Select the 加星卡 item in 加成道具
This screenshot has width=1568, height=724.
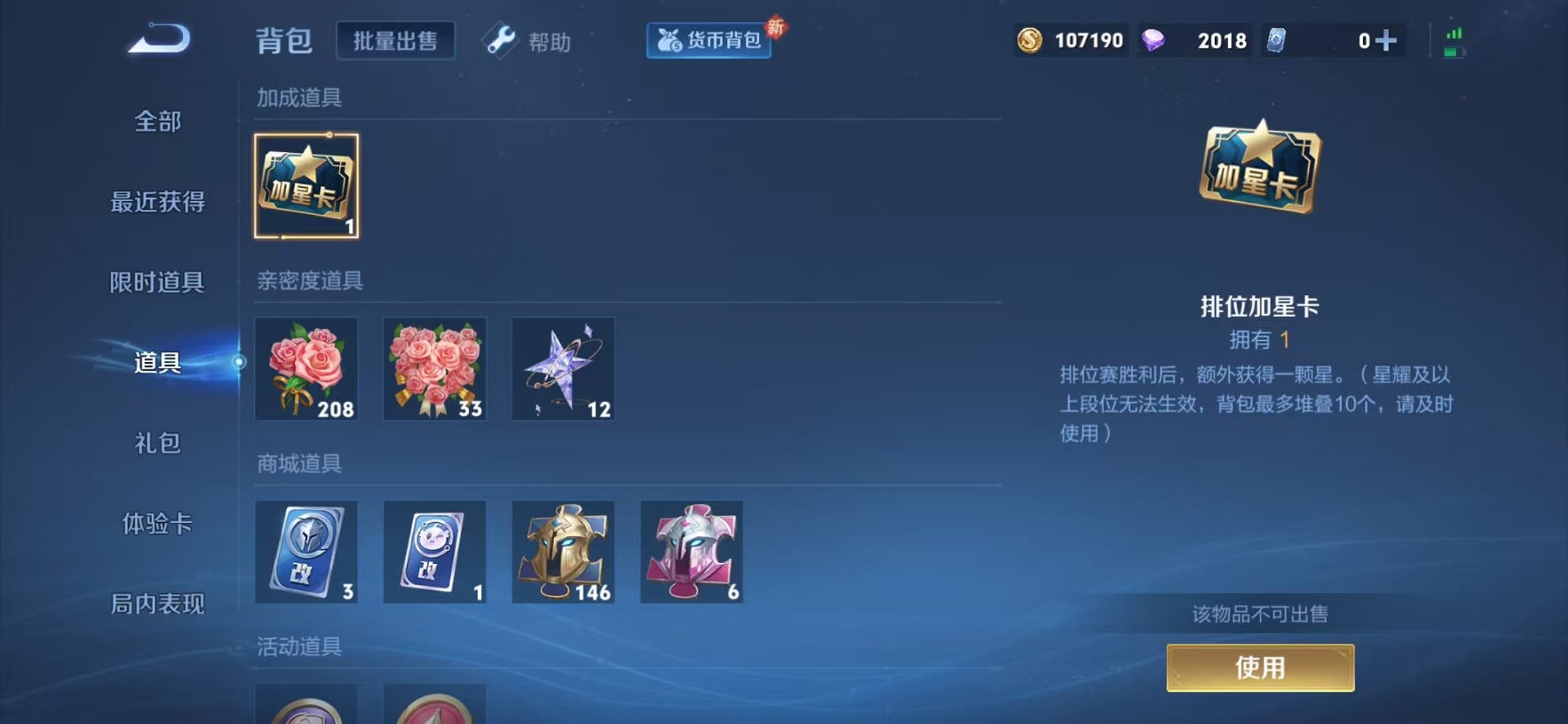point(307,185)
